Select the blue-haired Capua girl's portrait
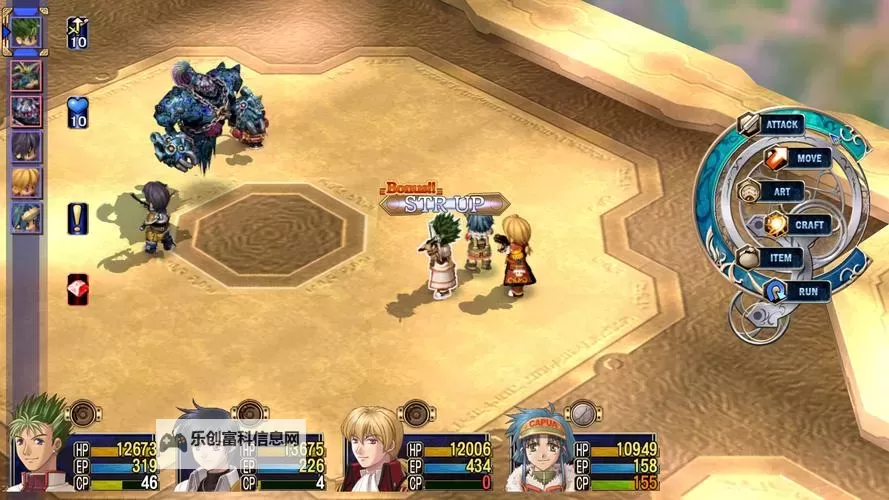Screen dimensions: 889x500 click(538, 450)
